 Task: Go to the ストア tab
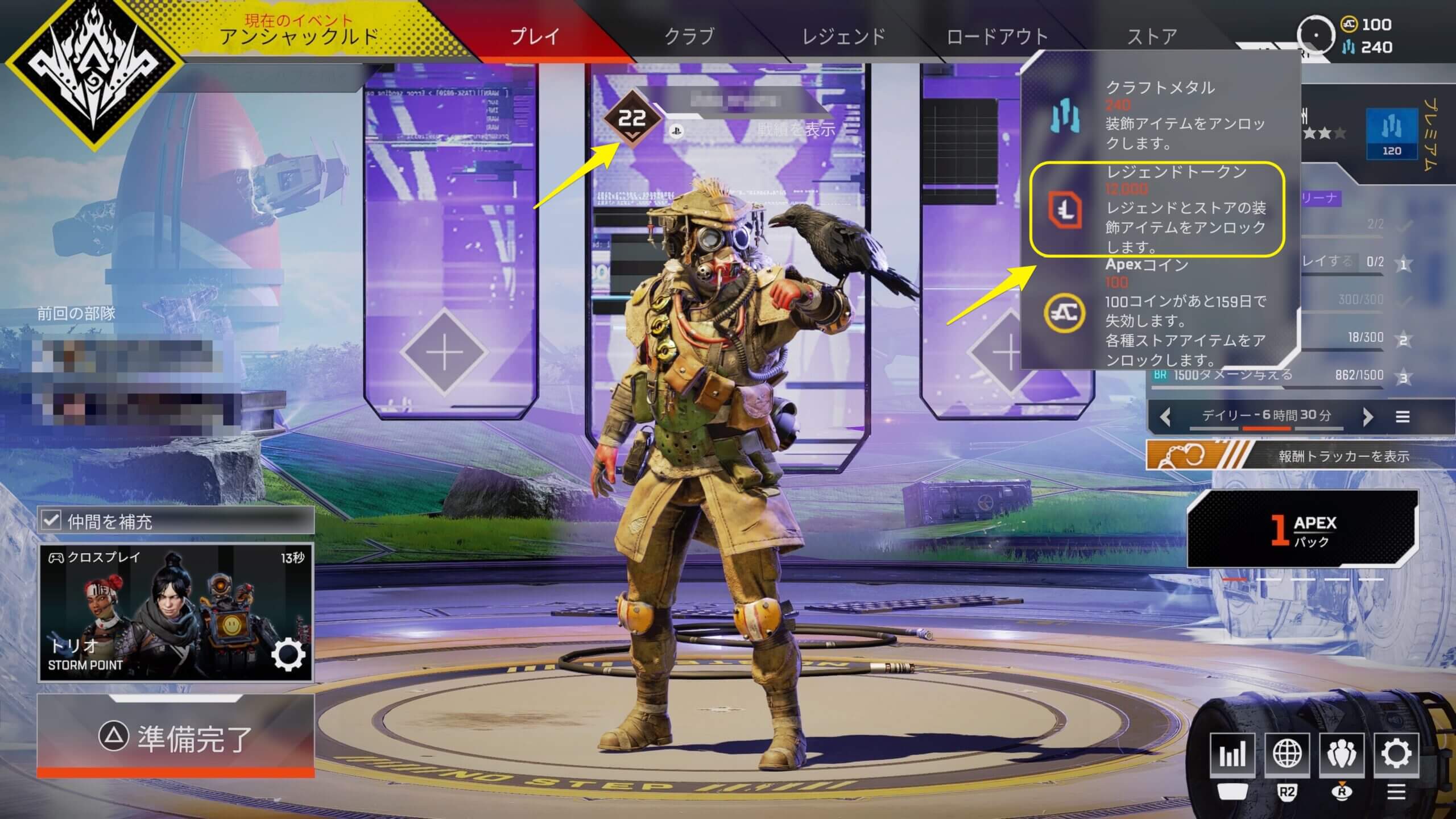click(1152, 36)
